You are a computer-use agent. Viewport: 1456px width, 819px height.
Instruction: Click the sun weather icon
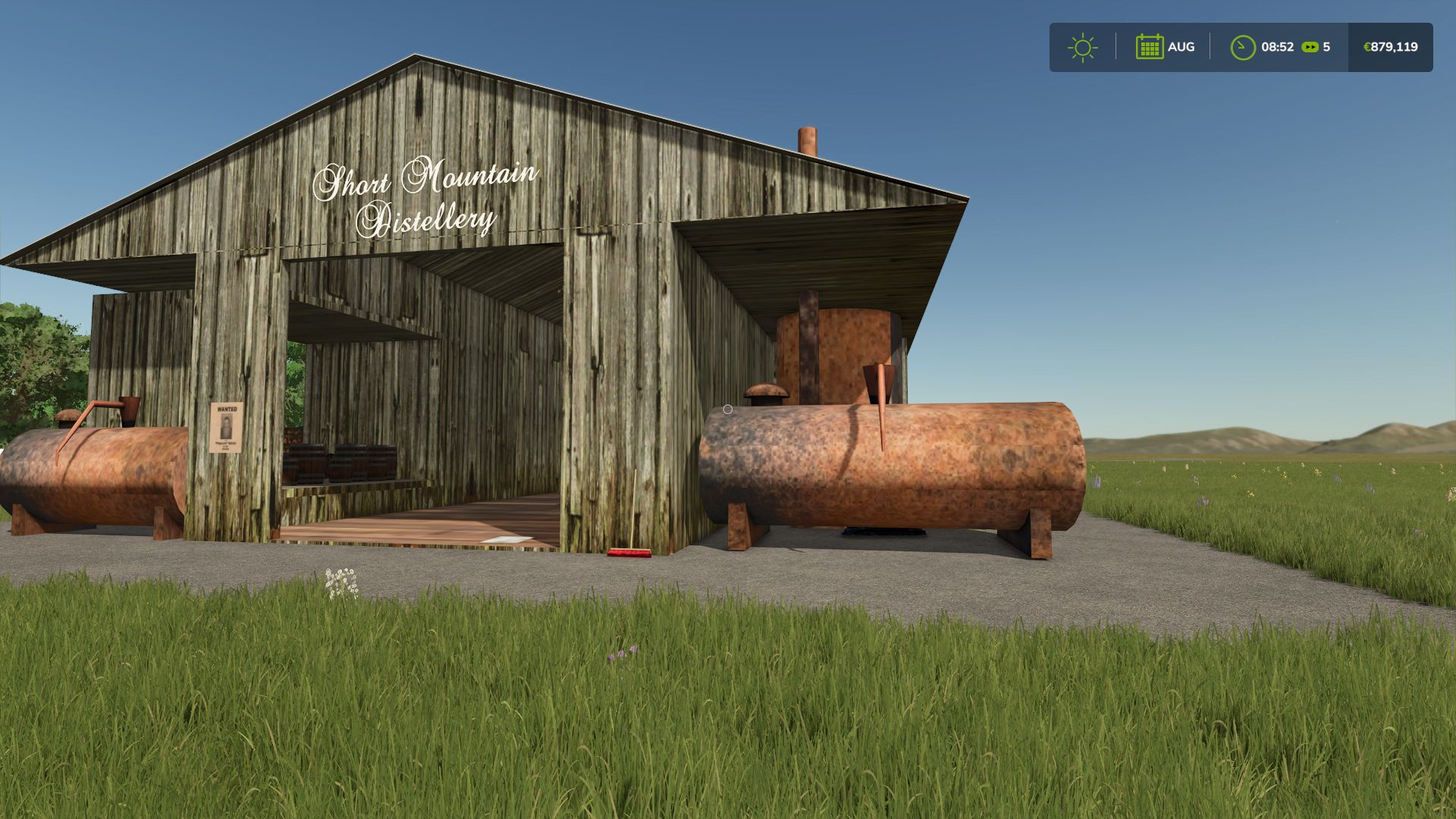tap(1082, 47)
